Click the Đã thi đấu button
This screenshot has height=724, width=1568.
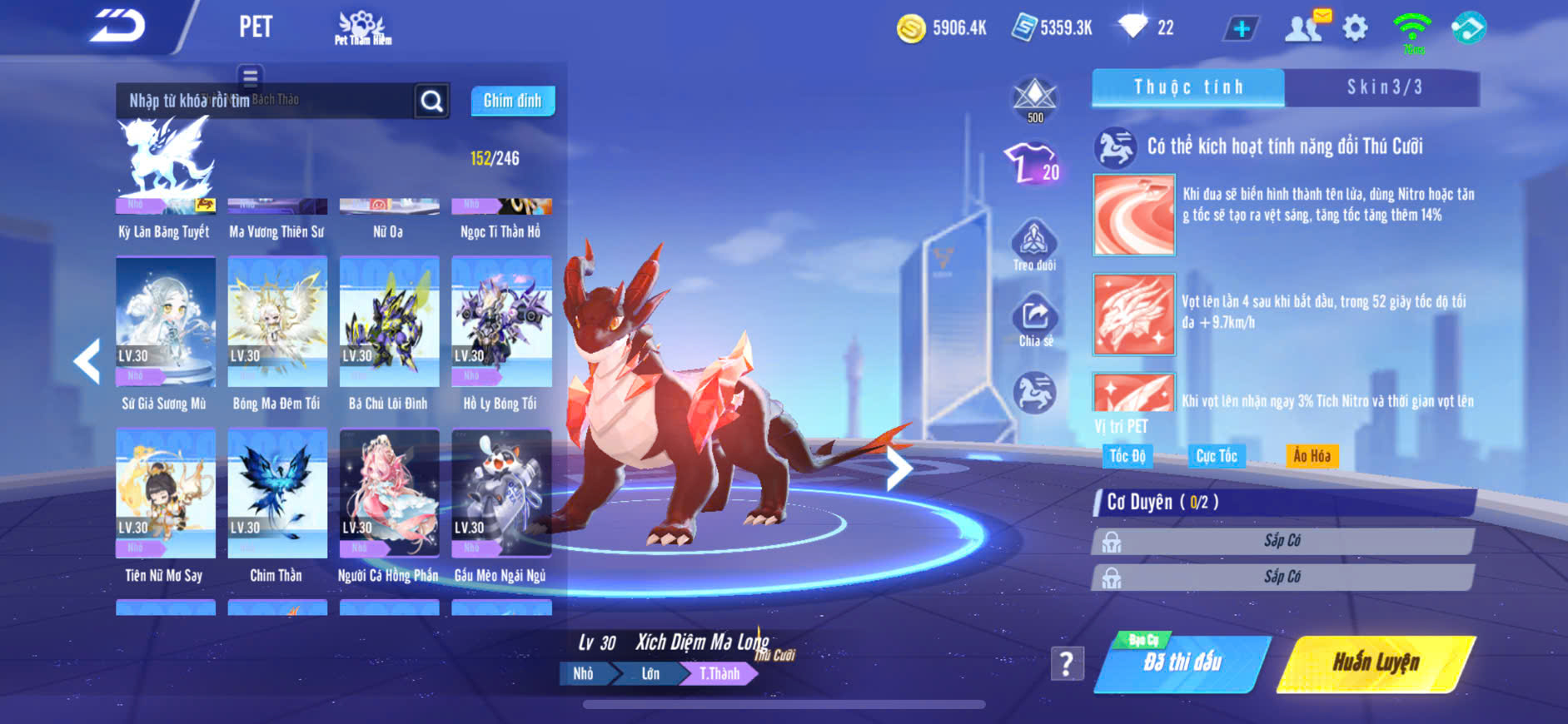pyautogui.click(x=1182, y=663)
